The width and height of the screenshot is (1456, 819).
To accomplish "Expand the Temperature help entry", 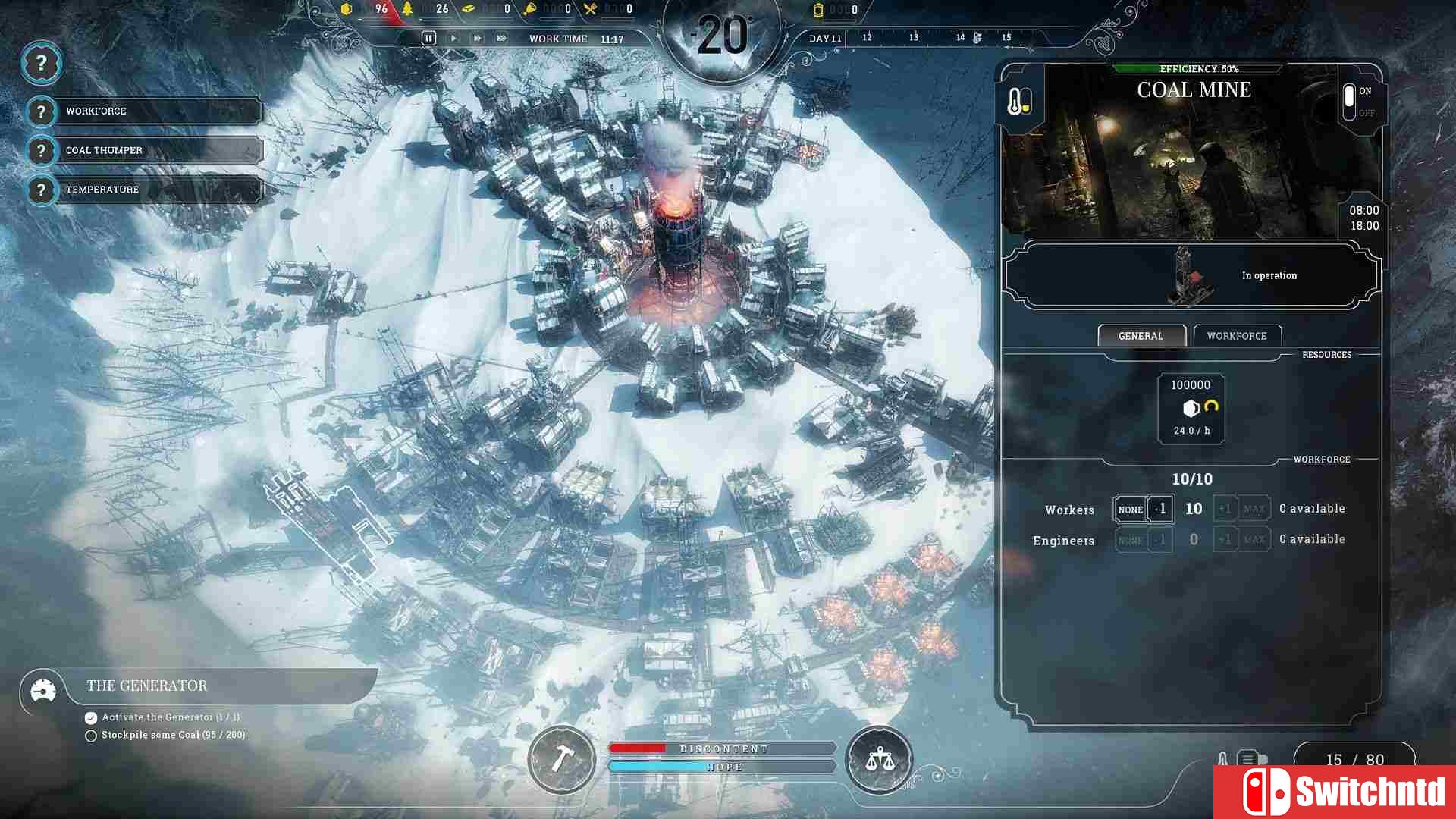I will tap(42, 190).
